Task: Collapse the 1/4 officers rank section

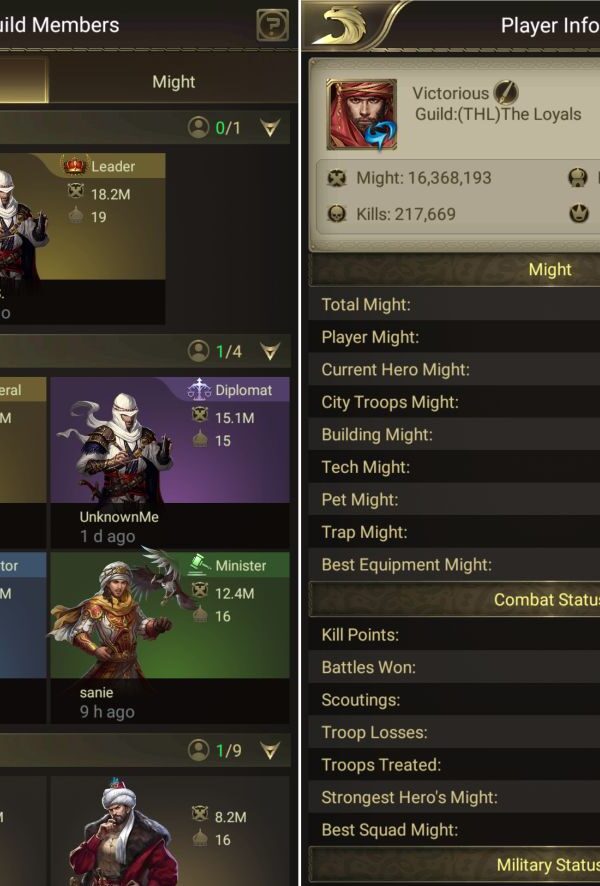Action: 270,352
